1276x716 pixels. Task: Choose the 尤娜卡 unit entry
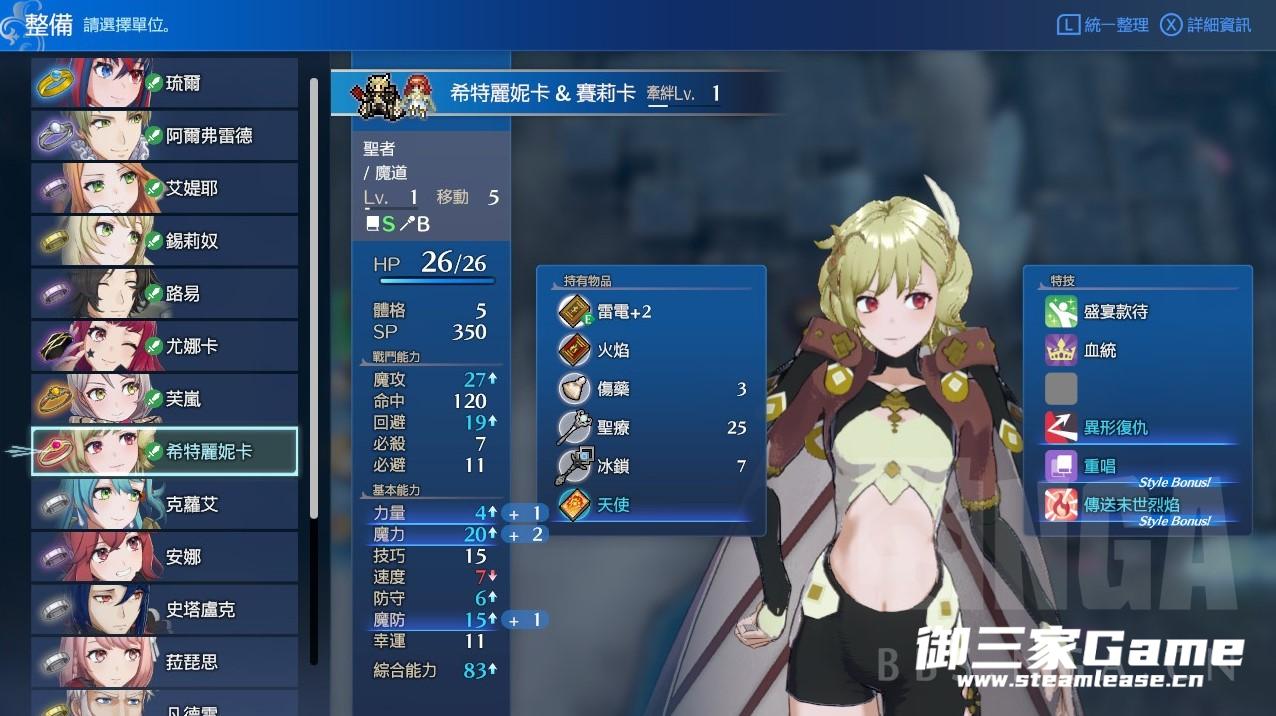coord(165,346)
